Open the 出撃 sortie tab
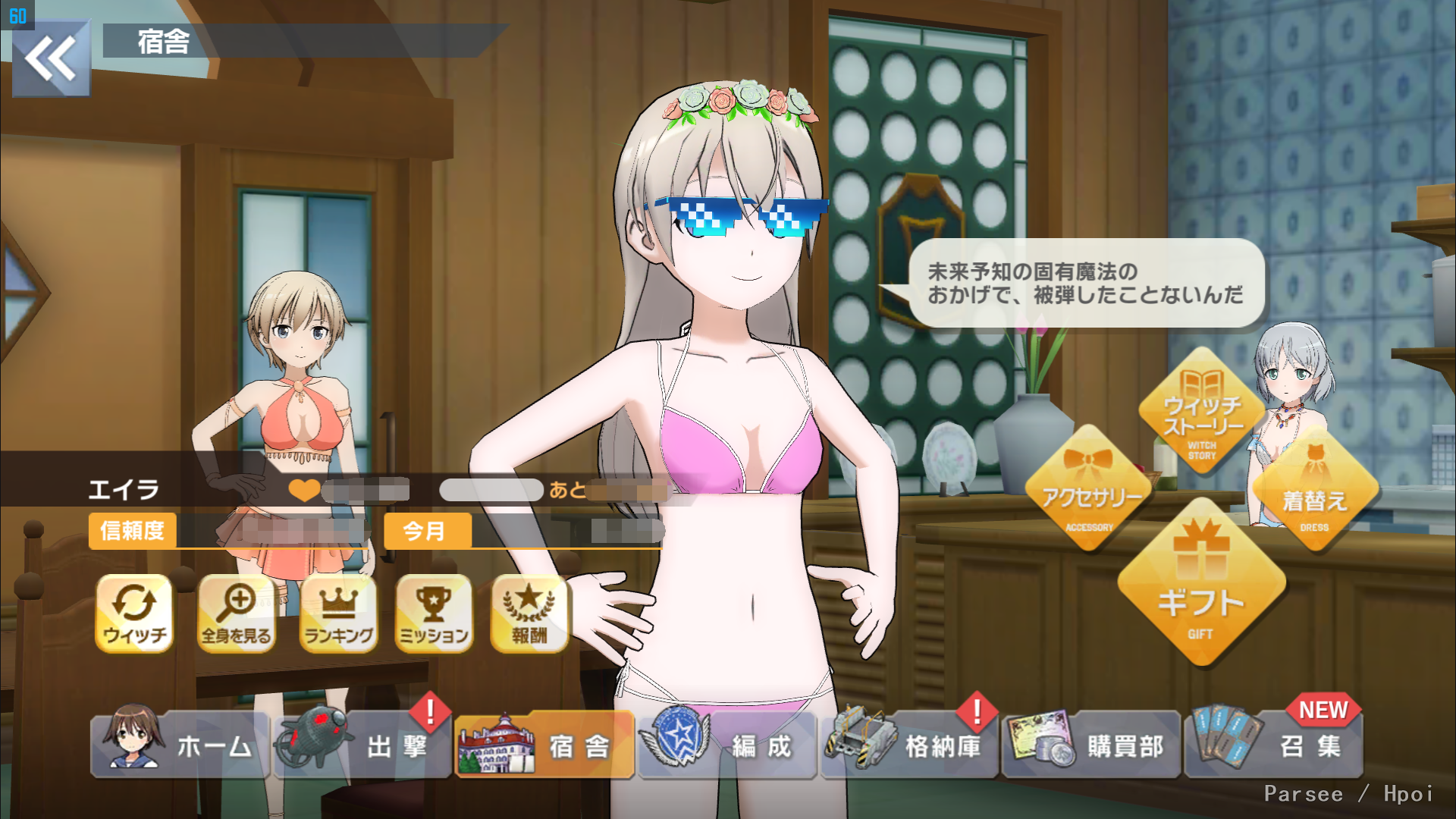 (363, 746)
